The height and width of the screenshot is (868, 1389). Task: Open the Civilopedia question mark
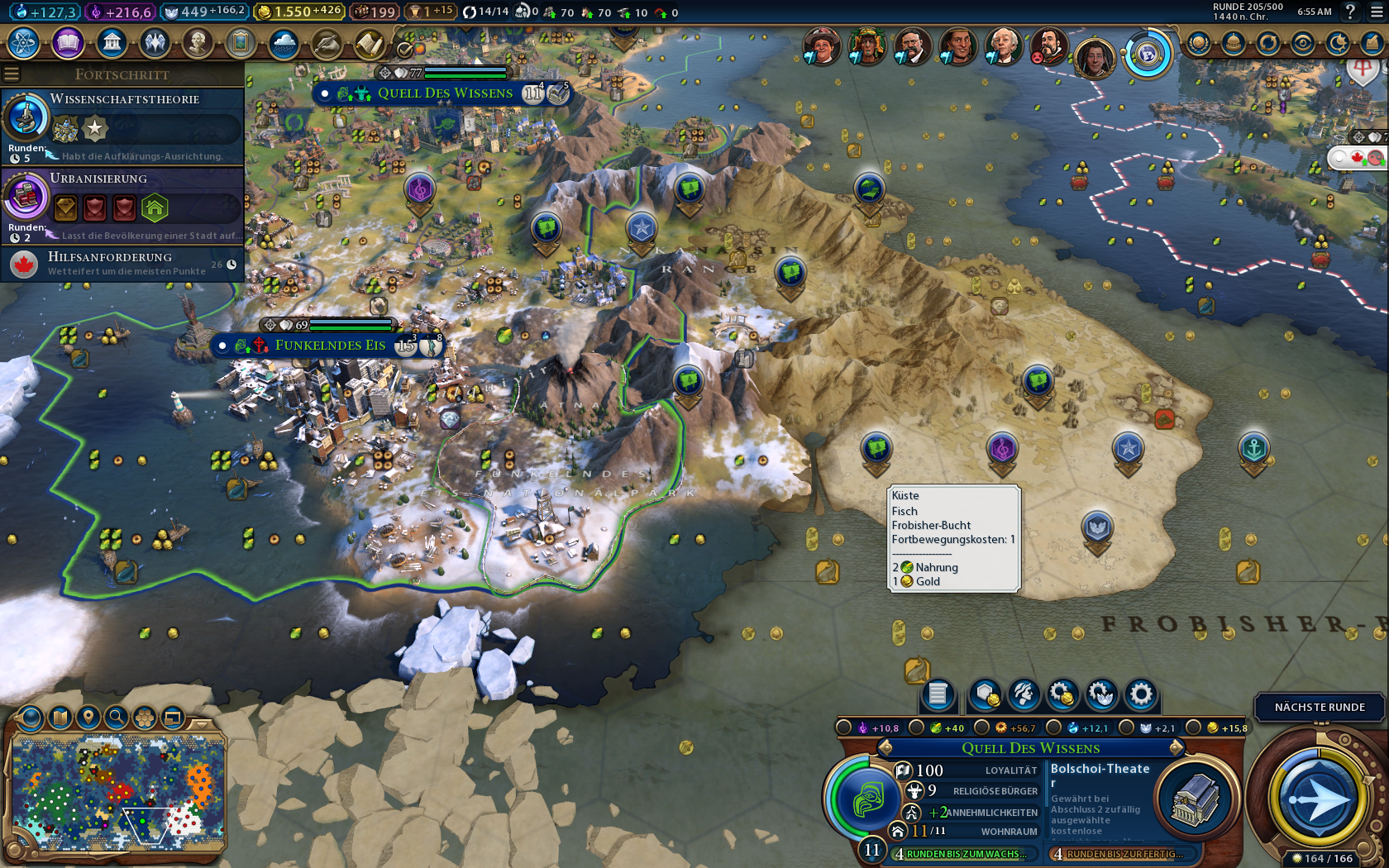tap(1350, 12)
